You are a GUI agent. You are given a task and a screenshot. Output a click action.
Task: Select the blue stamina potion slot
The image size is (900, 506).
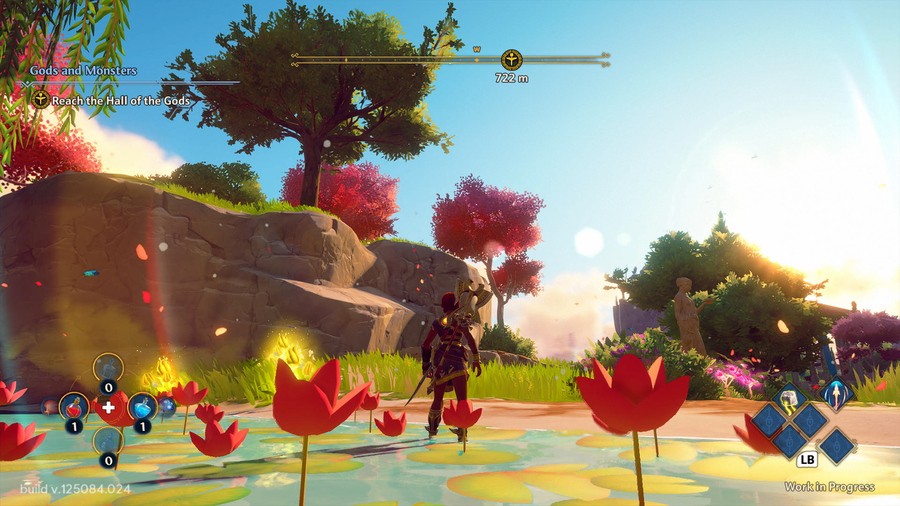pos(142,407)
